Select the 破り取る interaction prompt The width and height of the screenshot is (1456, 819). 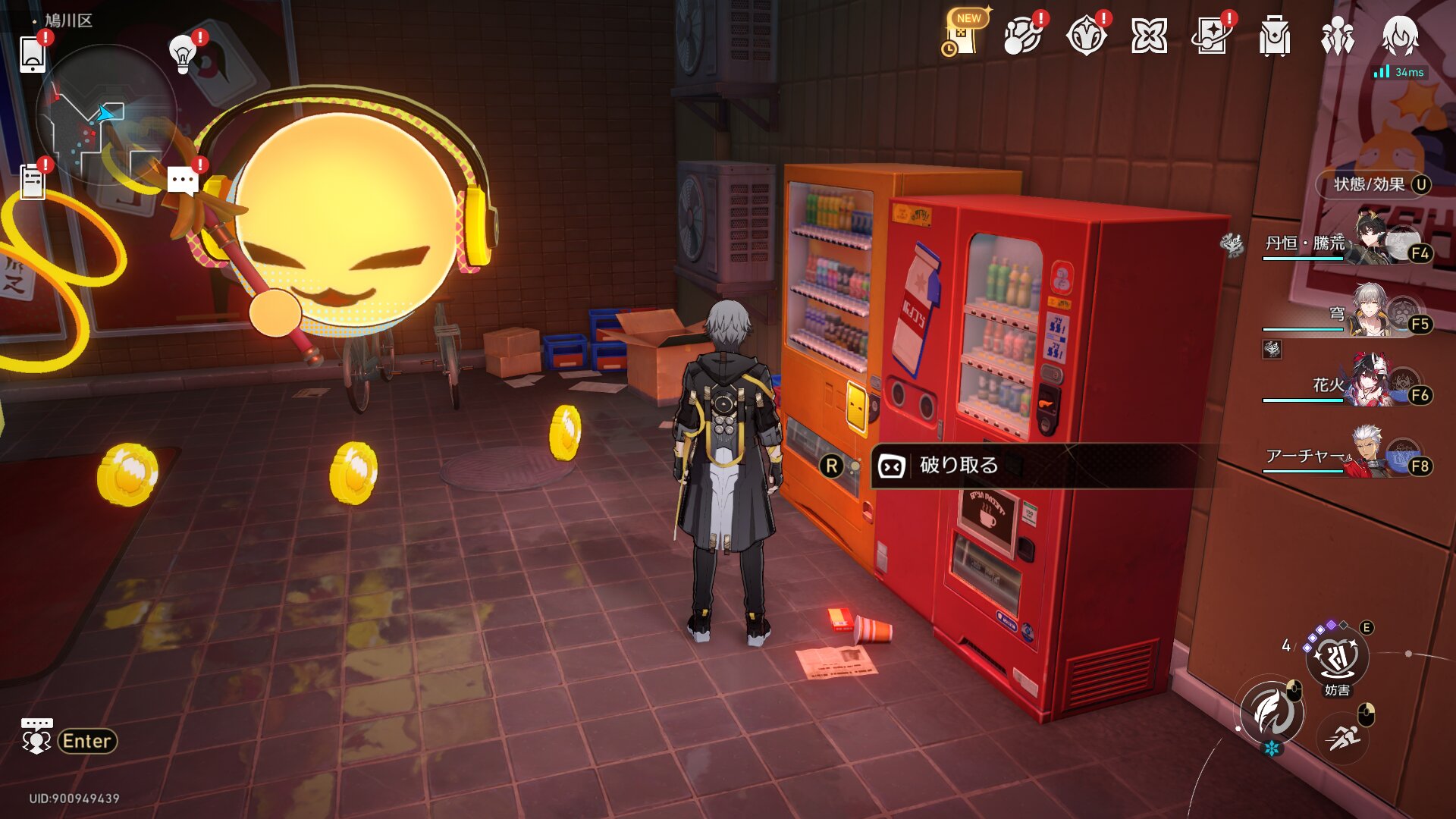click(x=959, y=466)
